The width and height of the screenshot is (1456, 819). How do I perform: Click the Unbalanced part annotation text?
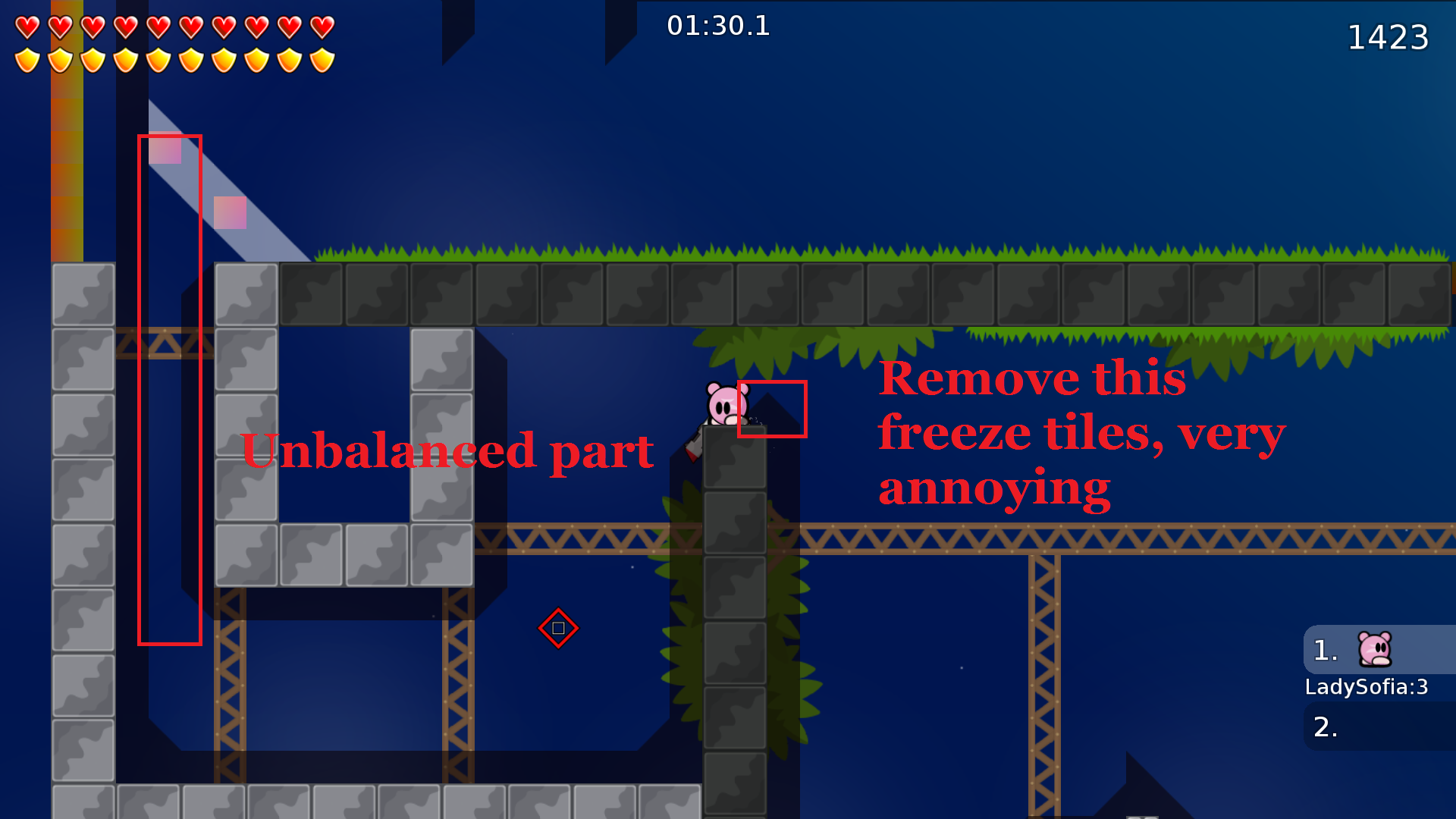coord(447,450)
